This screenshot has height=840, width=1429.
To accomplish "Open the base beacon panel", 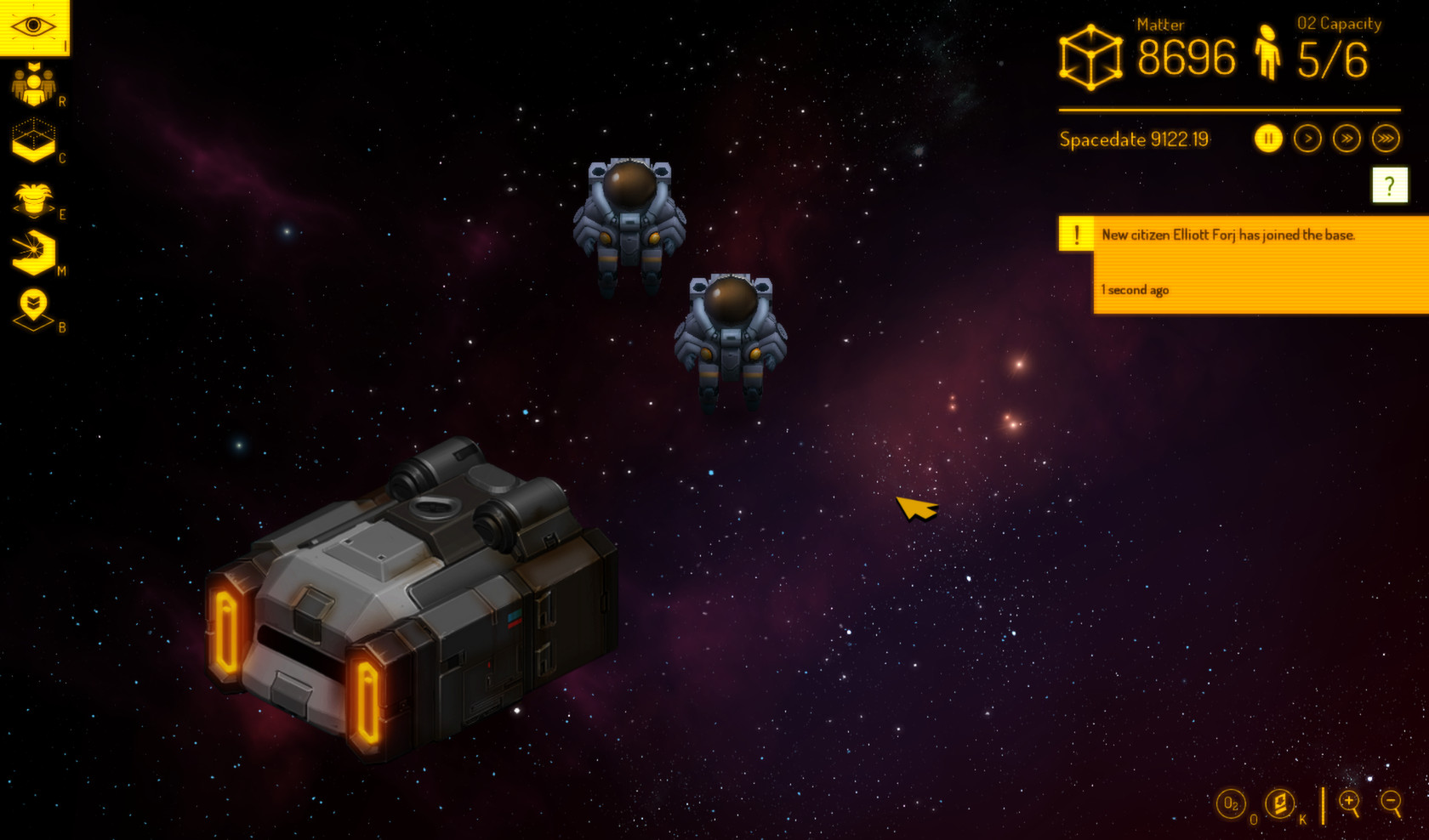I will pos(32,306).
